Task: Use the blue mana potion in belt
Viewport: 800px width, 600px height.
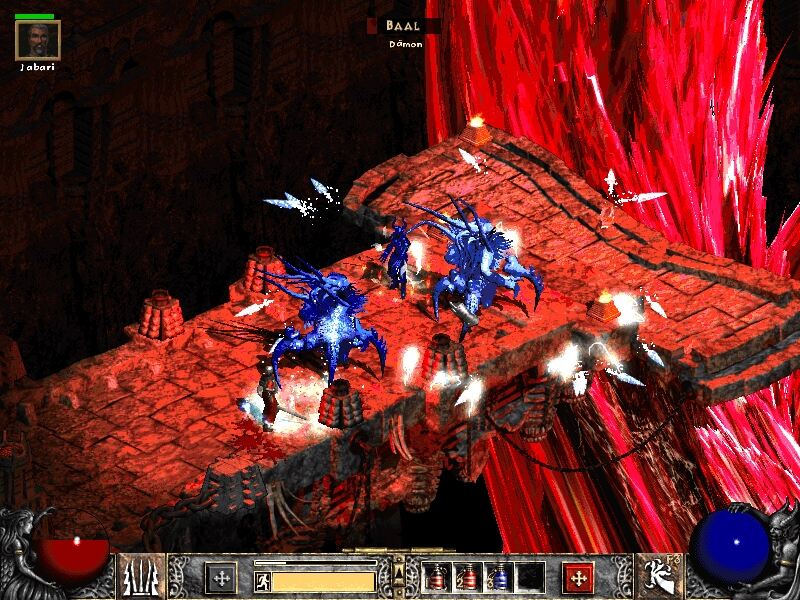Action: pyautogui.click(x=499, y=577)
